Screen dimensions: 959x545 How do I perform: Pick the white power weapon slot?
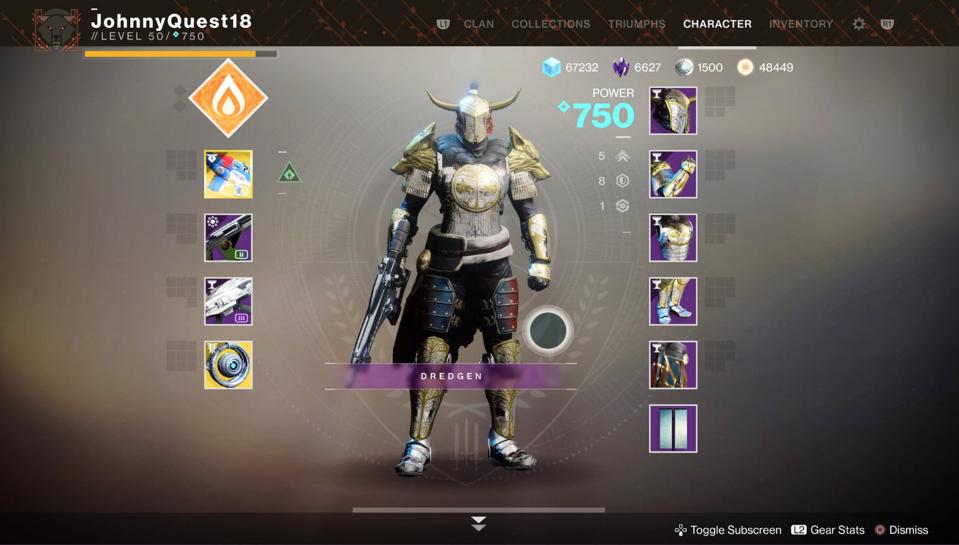(228, 301)
